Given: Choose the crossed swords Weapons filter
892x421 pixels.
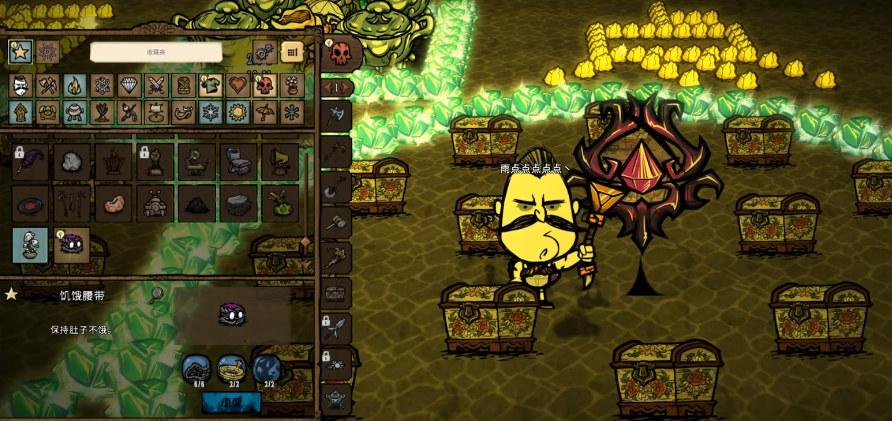Looking at the screenshot, I should pyautogui.click(x=155, y=86).
